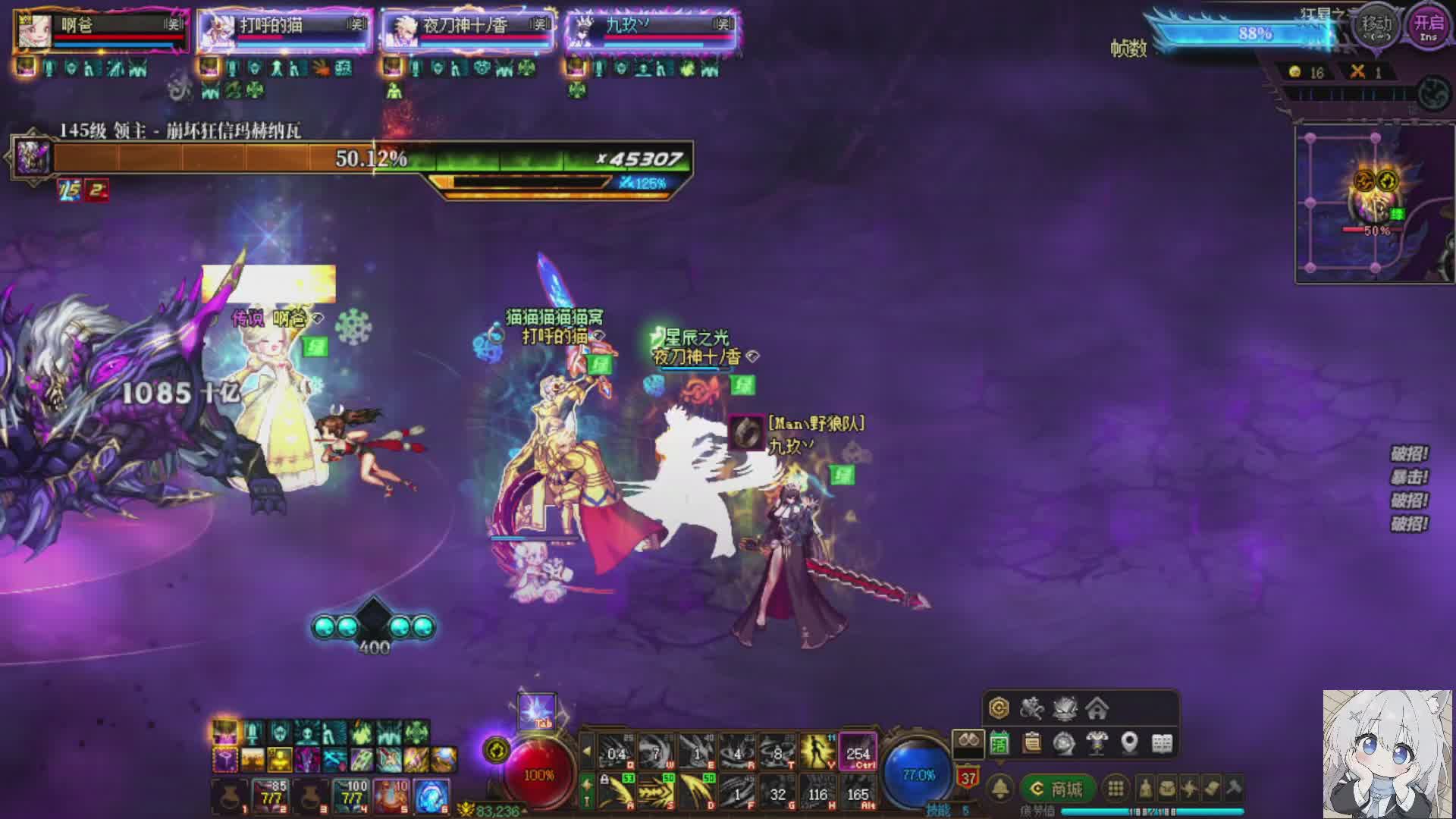Activate the purple 开启 button
Viewport: 1456px width, 819px height.
point(1429,26)
